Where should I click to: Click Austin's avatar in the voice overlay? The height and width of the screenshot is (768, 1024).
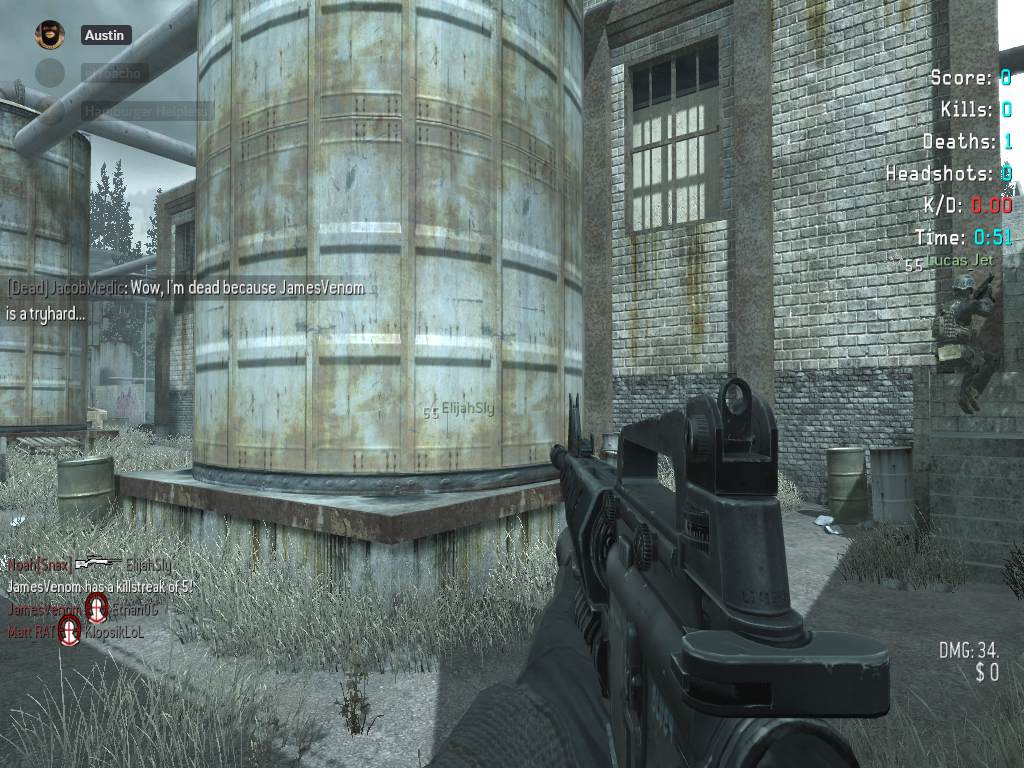[50, 35]
